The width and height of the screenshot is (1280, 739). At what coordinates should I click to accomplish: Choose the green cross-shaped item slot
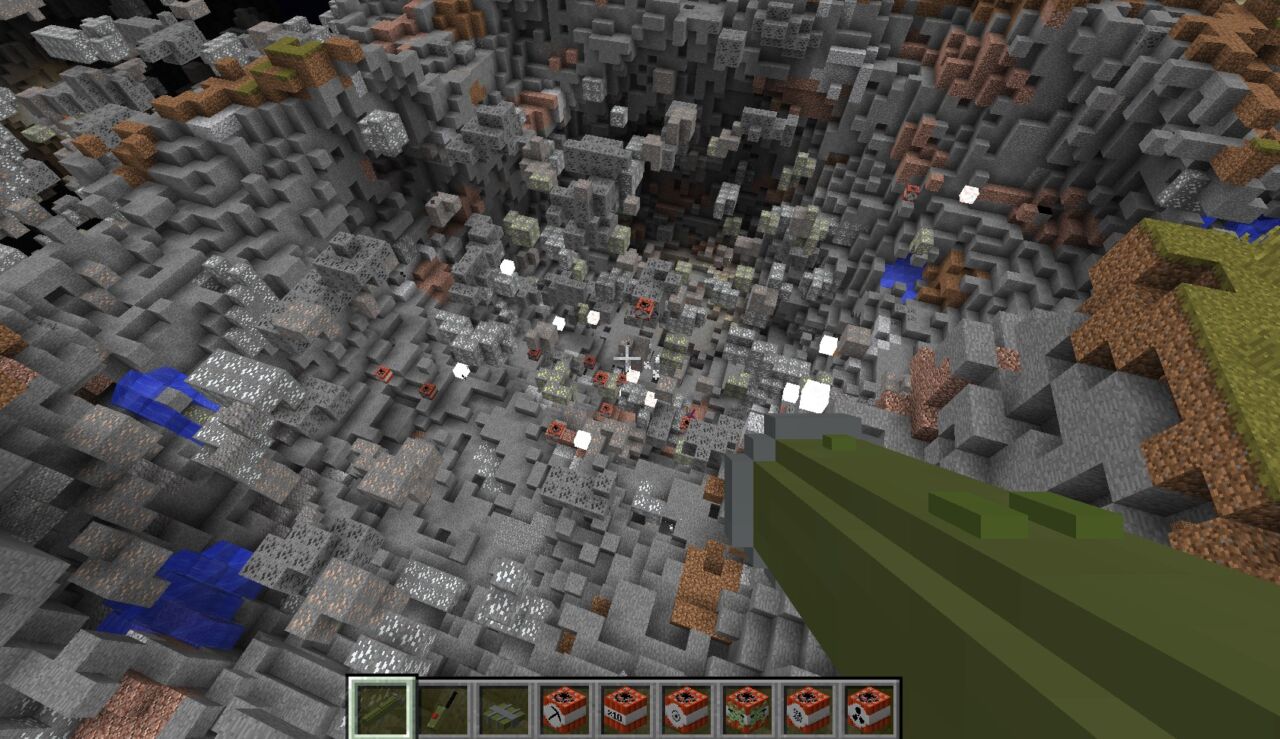point(502,708)
